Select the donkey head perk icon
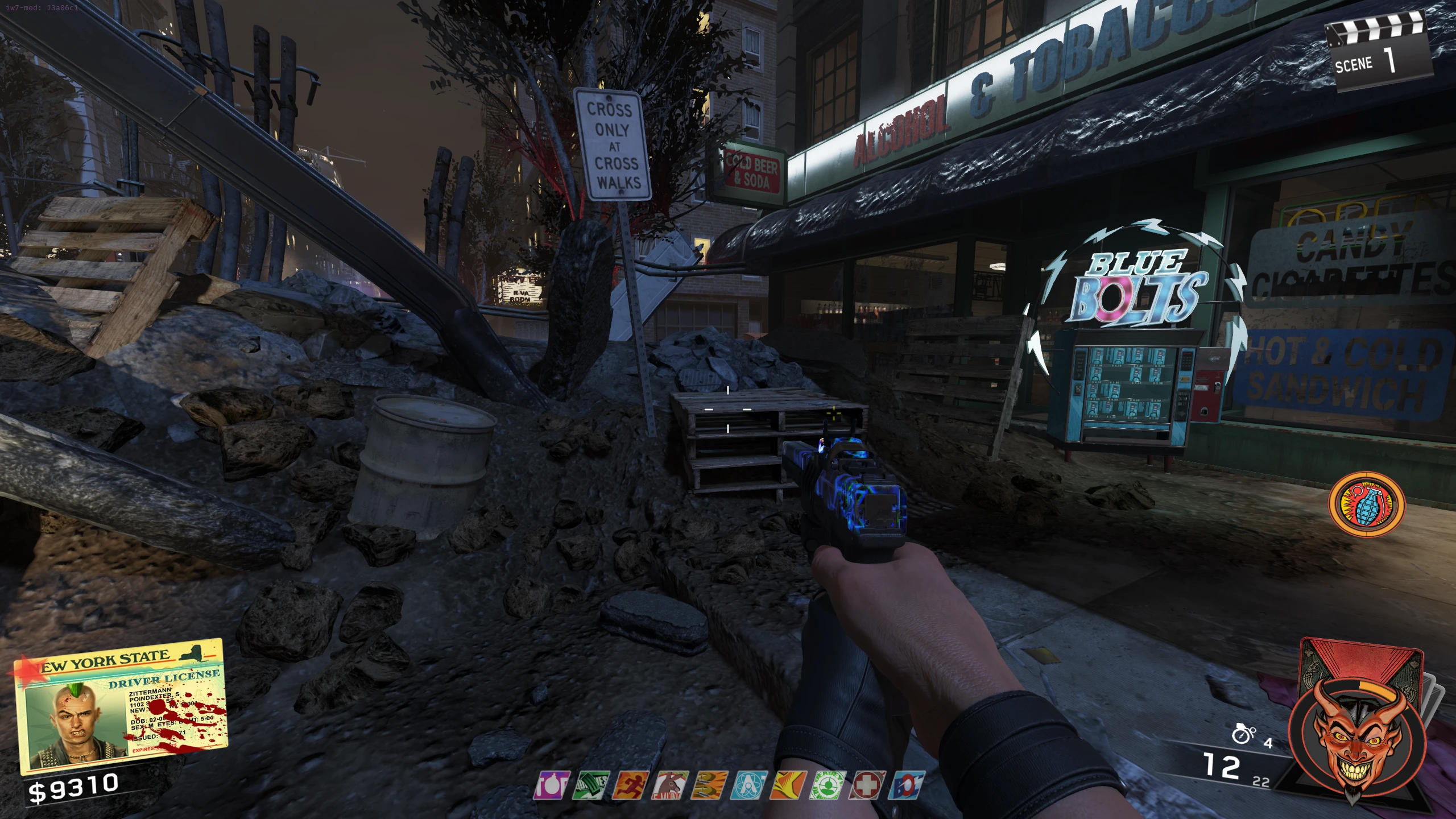Viewport: 1456px width, 819px height. pos(669,786)
